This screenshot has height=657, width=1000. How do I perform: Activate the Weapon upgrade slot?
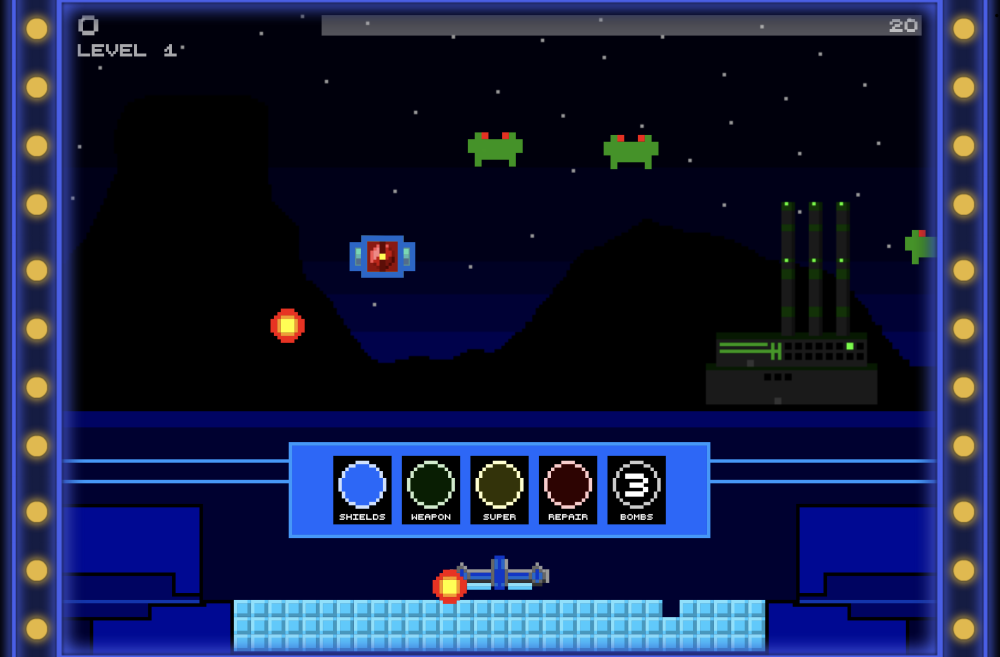431,488
